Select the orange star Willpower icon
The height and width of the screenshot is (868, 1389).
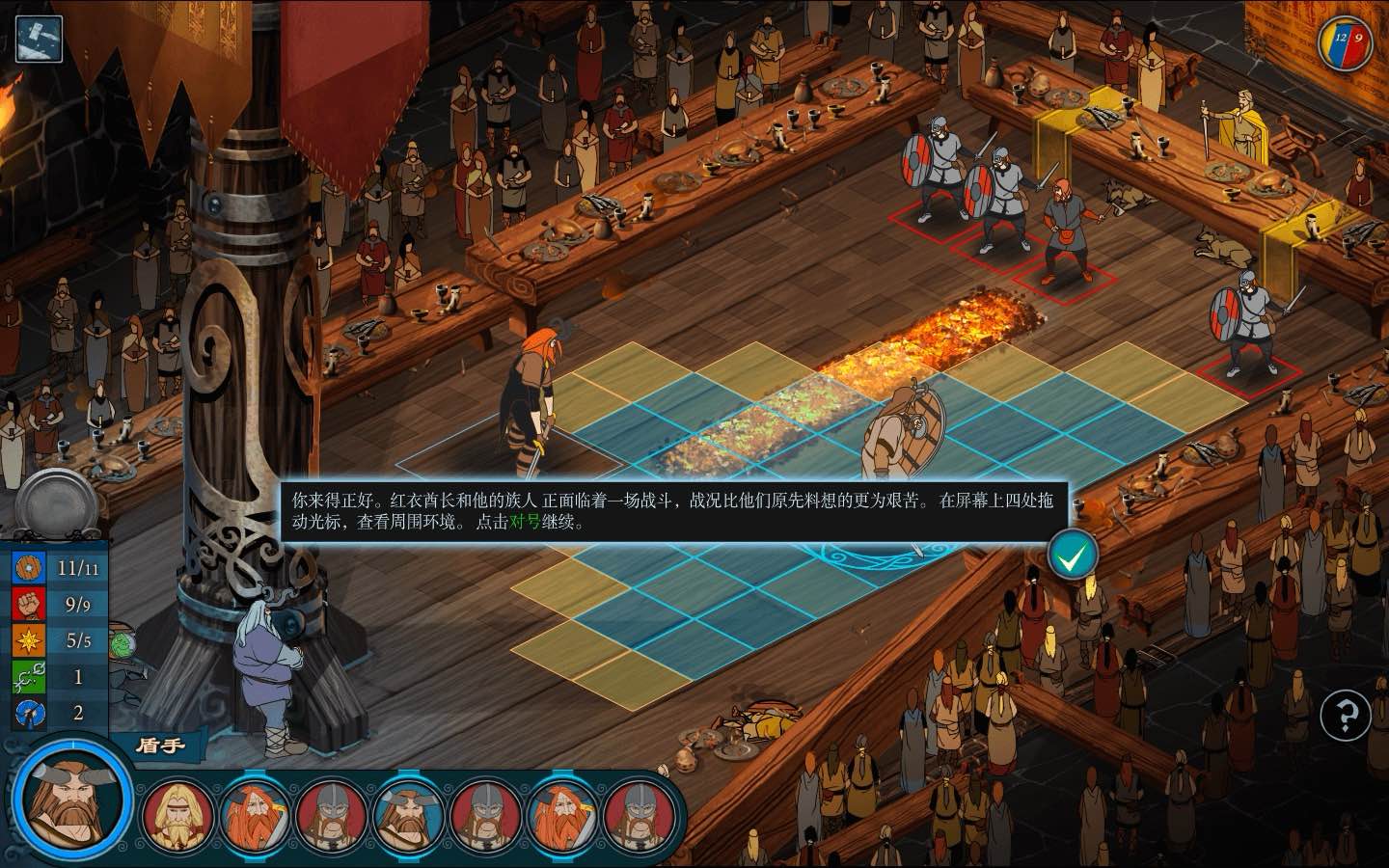pos(29,640)
